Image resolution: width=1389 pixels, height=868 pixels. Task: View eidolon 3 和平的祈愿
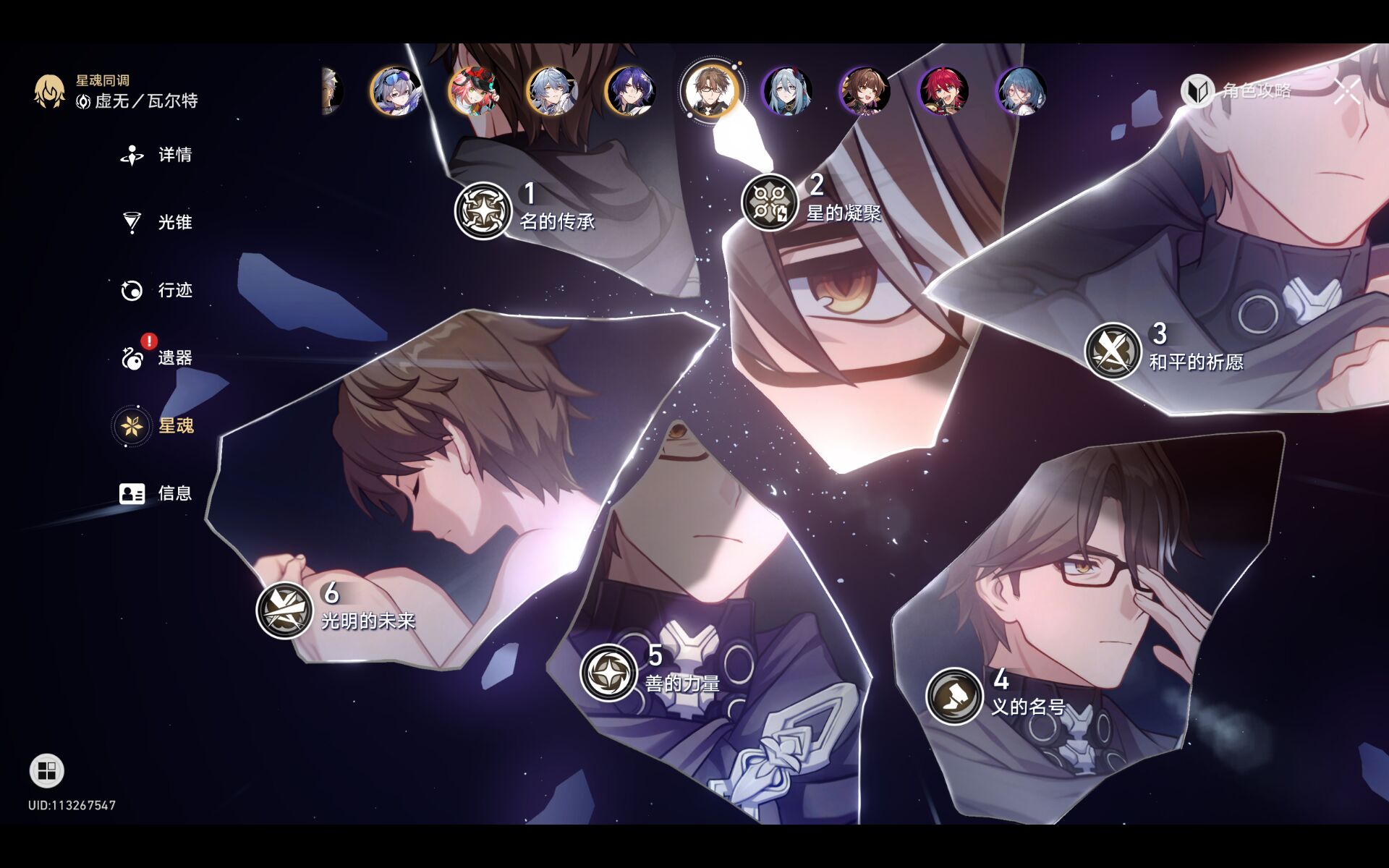[x=1113, y=351]
